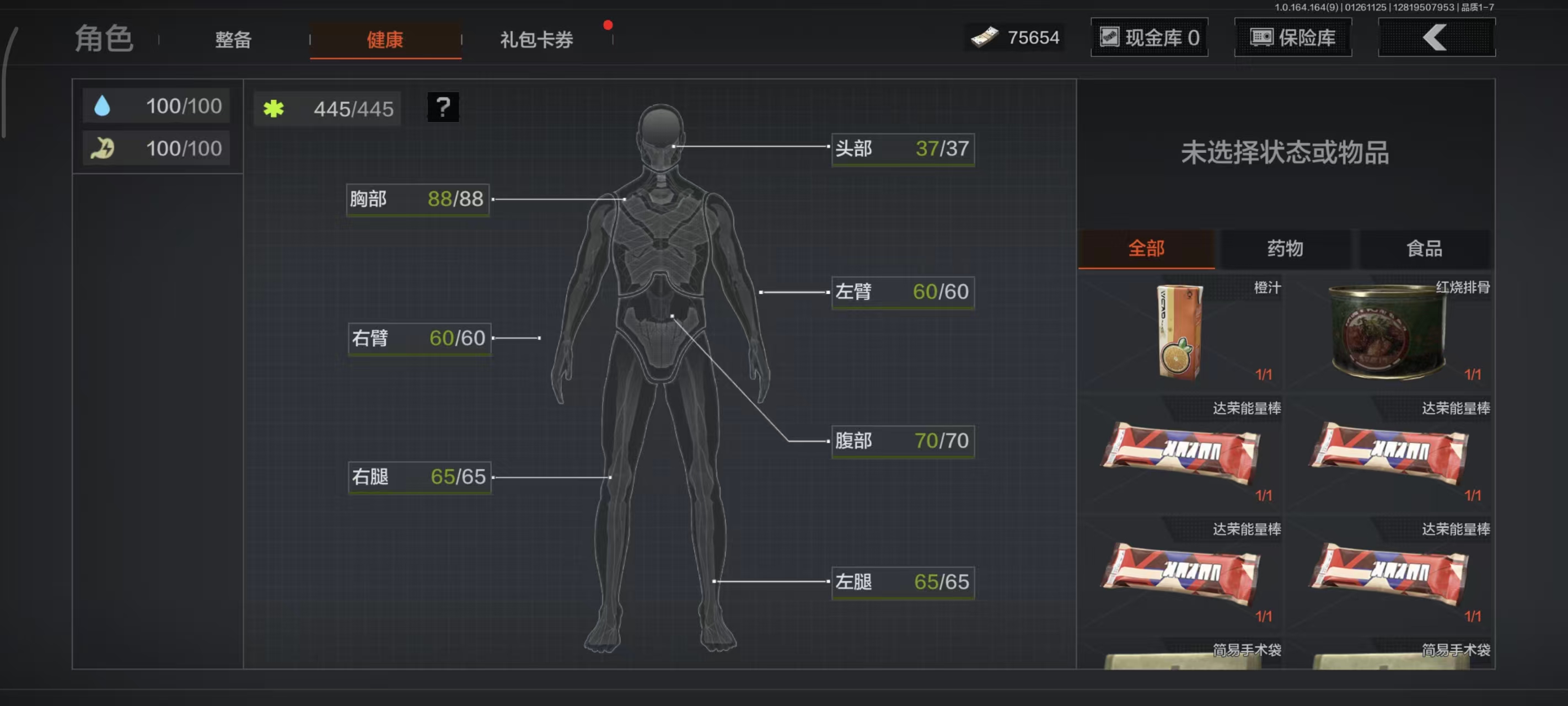This screenshot has width=1568, height=706.
Task: Click the 腹部 abdomen health bar
Action: click(x=902, y=441)
